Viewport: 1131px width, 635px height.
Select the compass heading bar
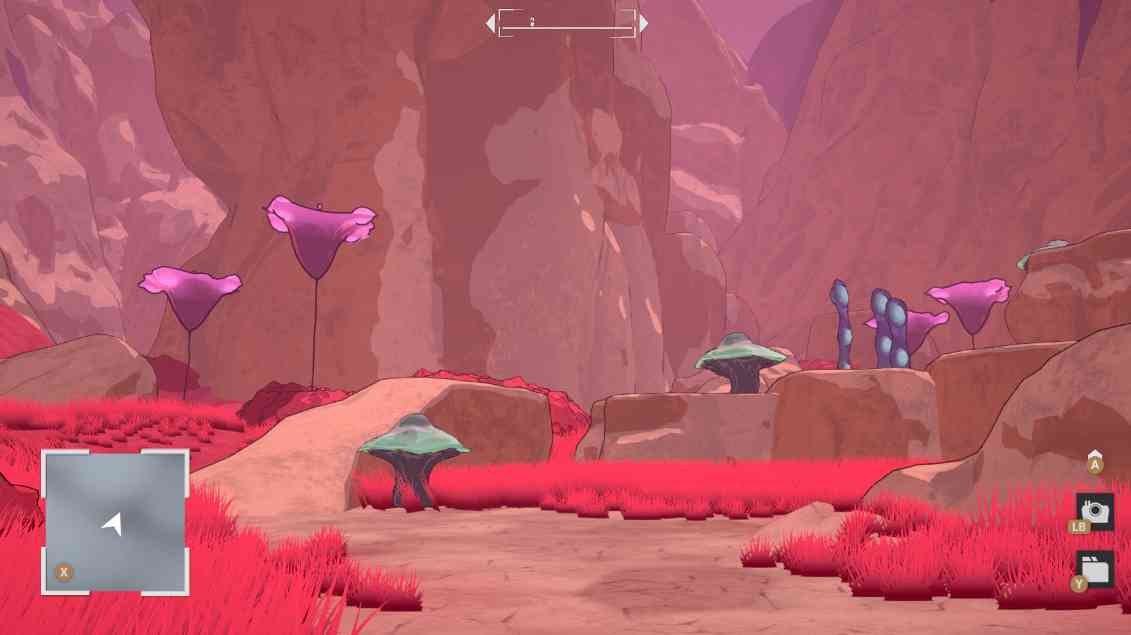tap(566, 23)
